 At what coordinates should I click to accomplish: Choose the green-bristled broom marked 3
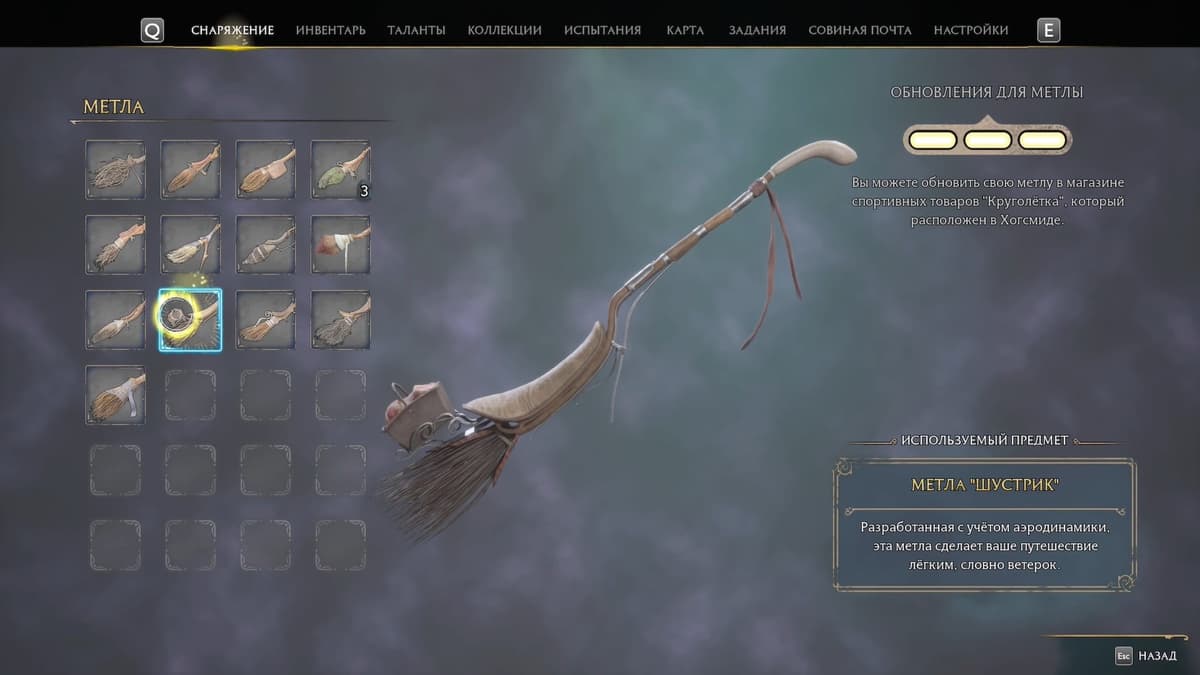(340, 169)
